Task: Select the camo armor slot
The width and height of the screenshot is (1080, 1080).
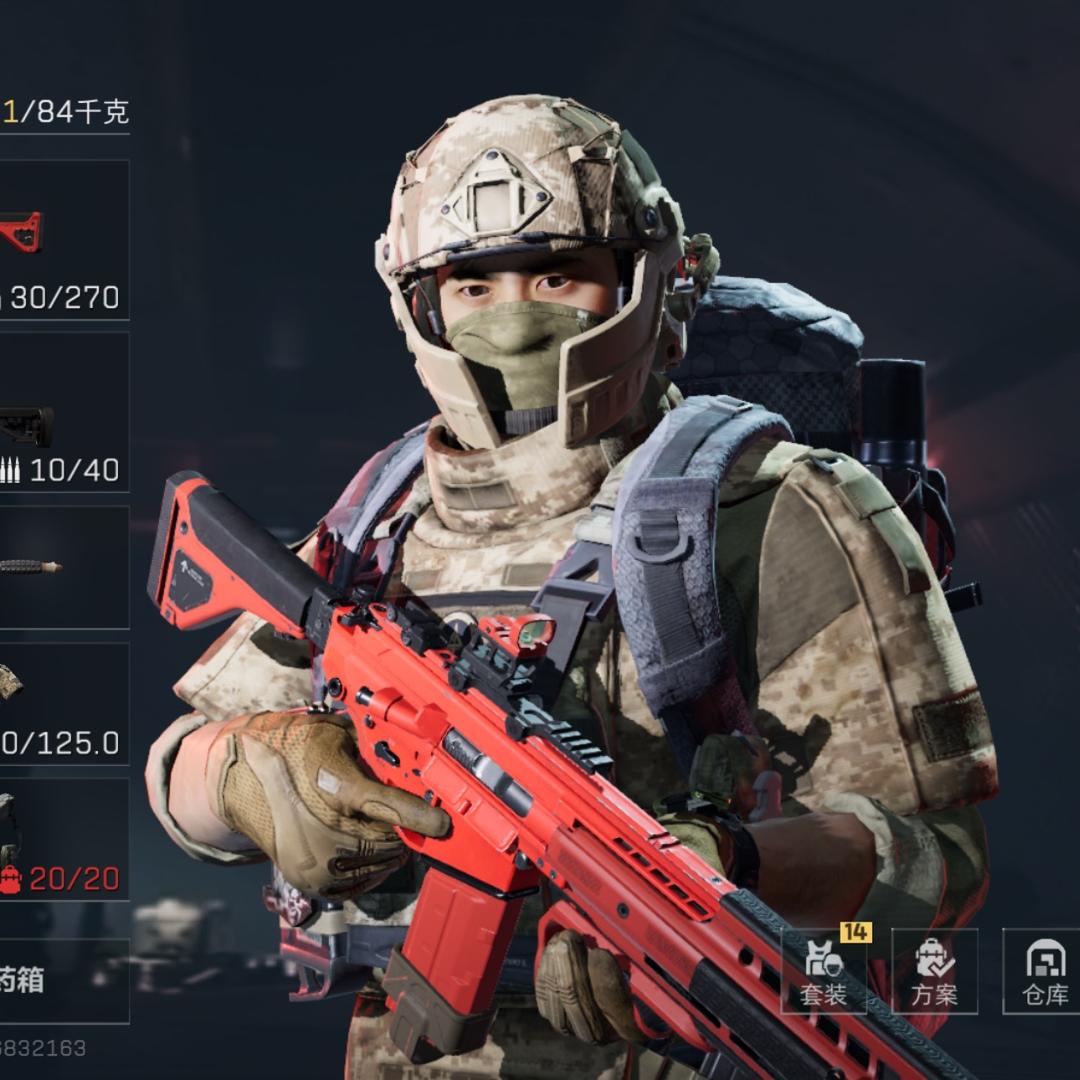Action: tap(62, 703)
